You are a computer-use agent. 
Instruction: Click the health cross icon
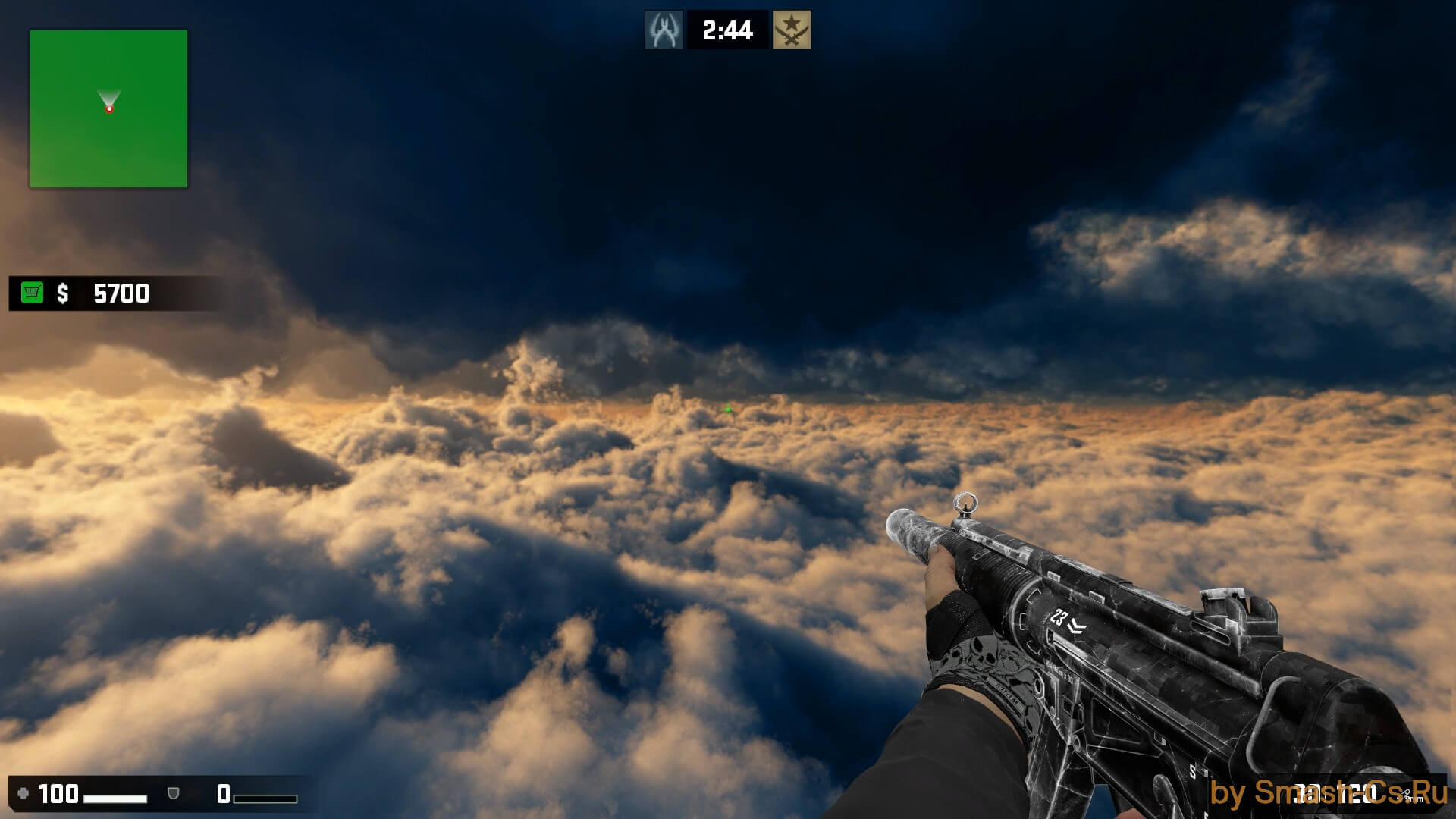coord(23,793)
